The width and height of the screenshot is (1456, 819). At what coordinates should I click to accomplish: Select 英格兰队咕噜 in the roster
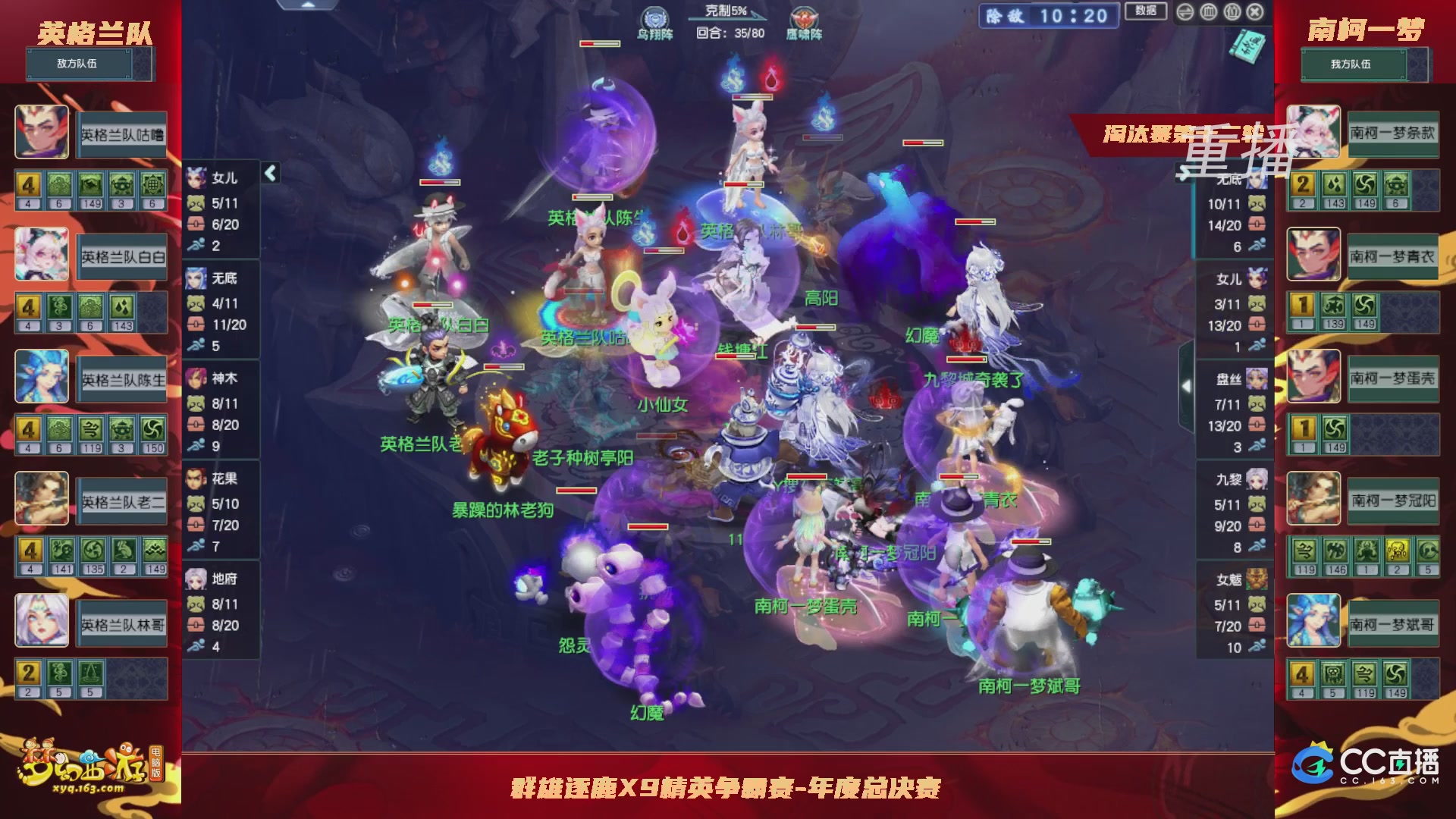121,136
